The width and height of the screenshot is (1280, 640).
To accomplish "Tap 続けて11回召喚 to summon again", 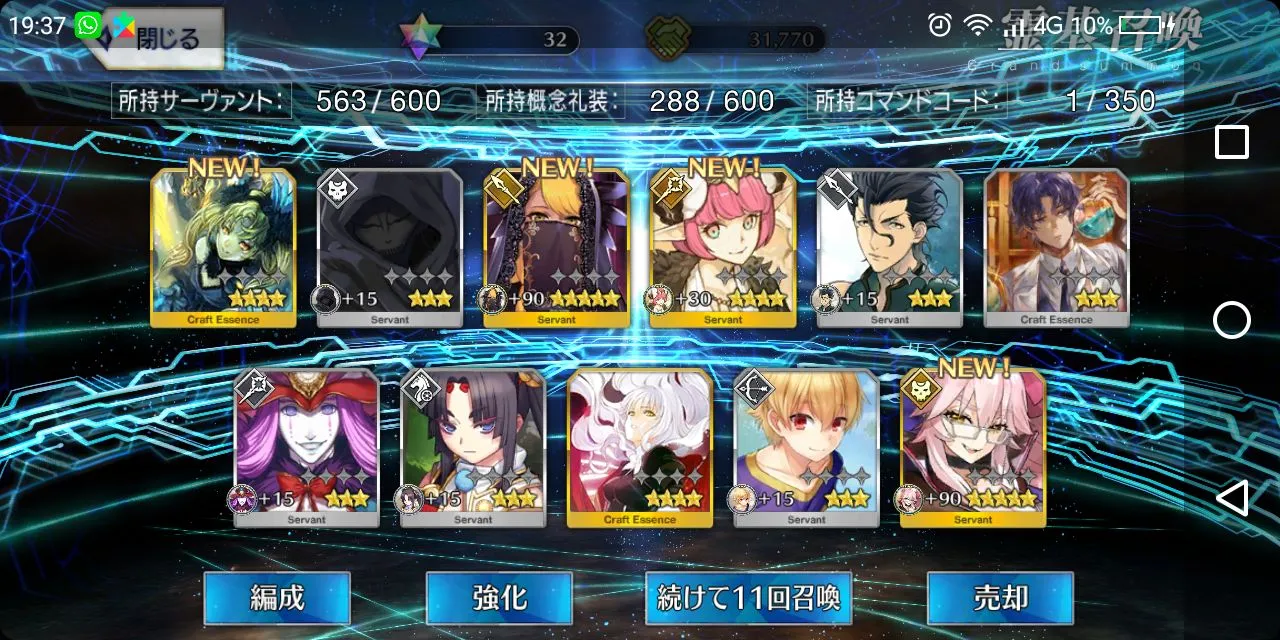I will [749, 598].
